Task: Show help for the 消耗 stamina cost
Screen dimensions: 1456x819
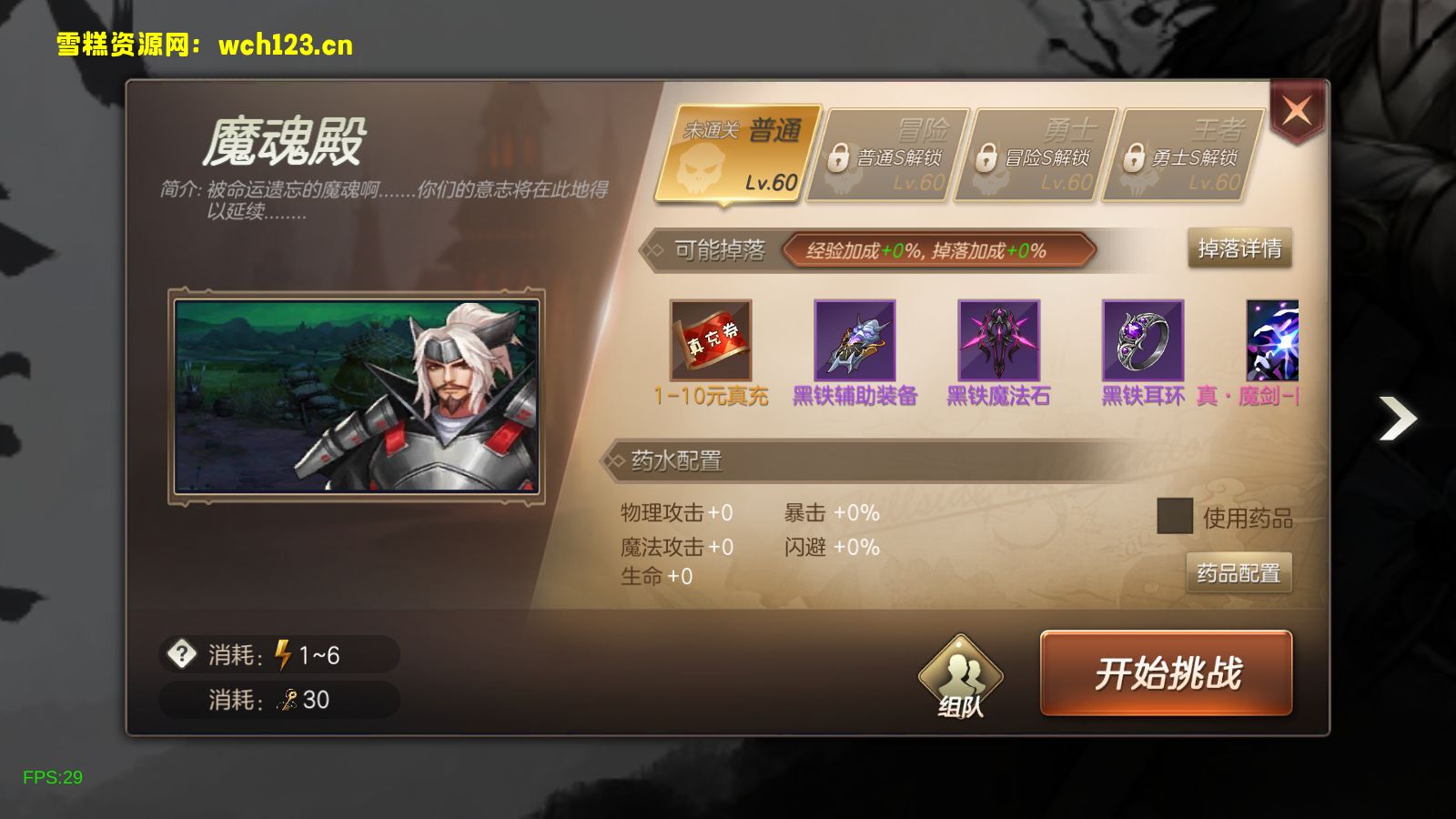Action: point(182,653)
